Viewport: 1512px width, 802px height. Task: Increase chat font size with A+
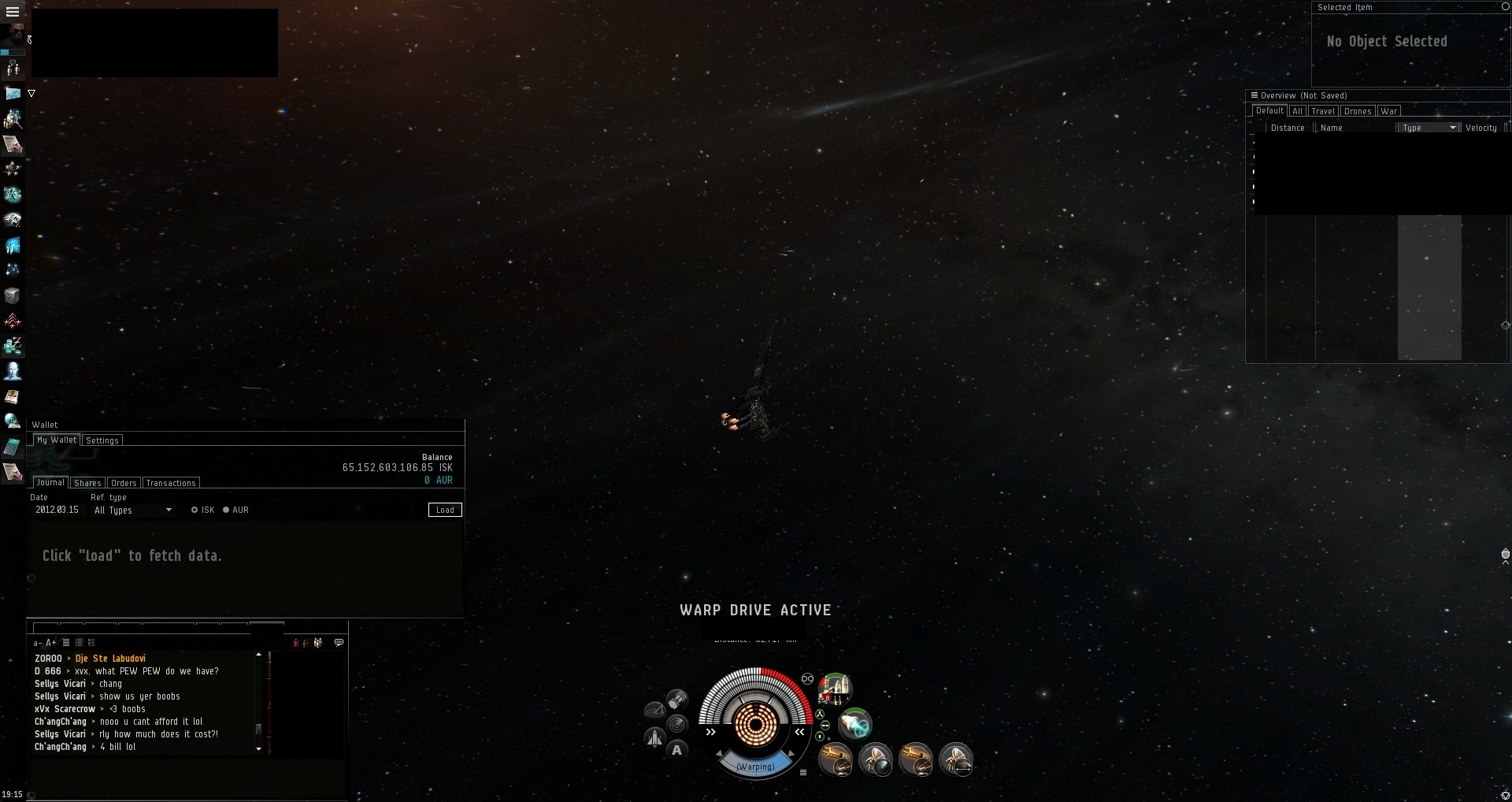(x=51, y=643)
